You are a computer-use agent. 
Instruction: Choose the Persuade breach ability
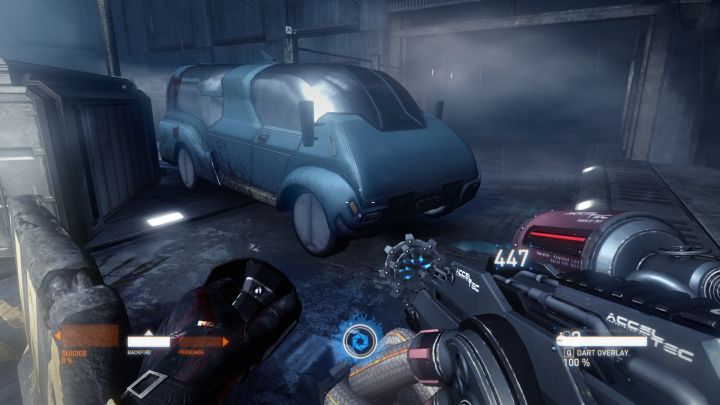pos(199,341)
